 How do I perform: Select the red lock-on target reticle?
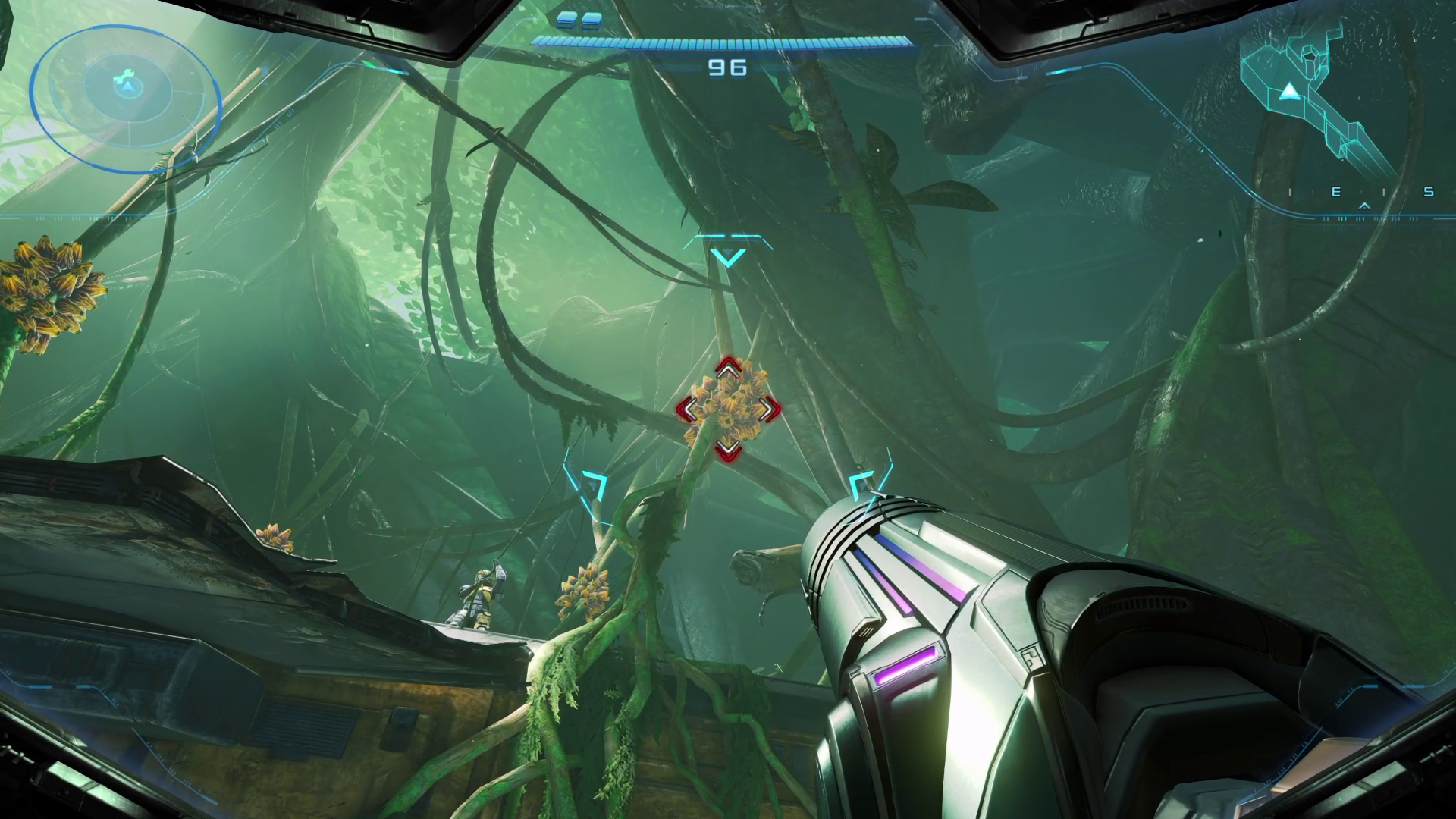pos(728,409)
